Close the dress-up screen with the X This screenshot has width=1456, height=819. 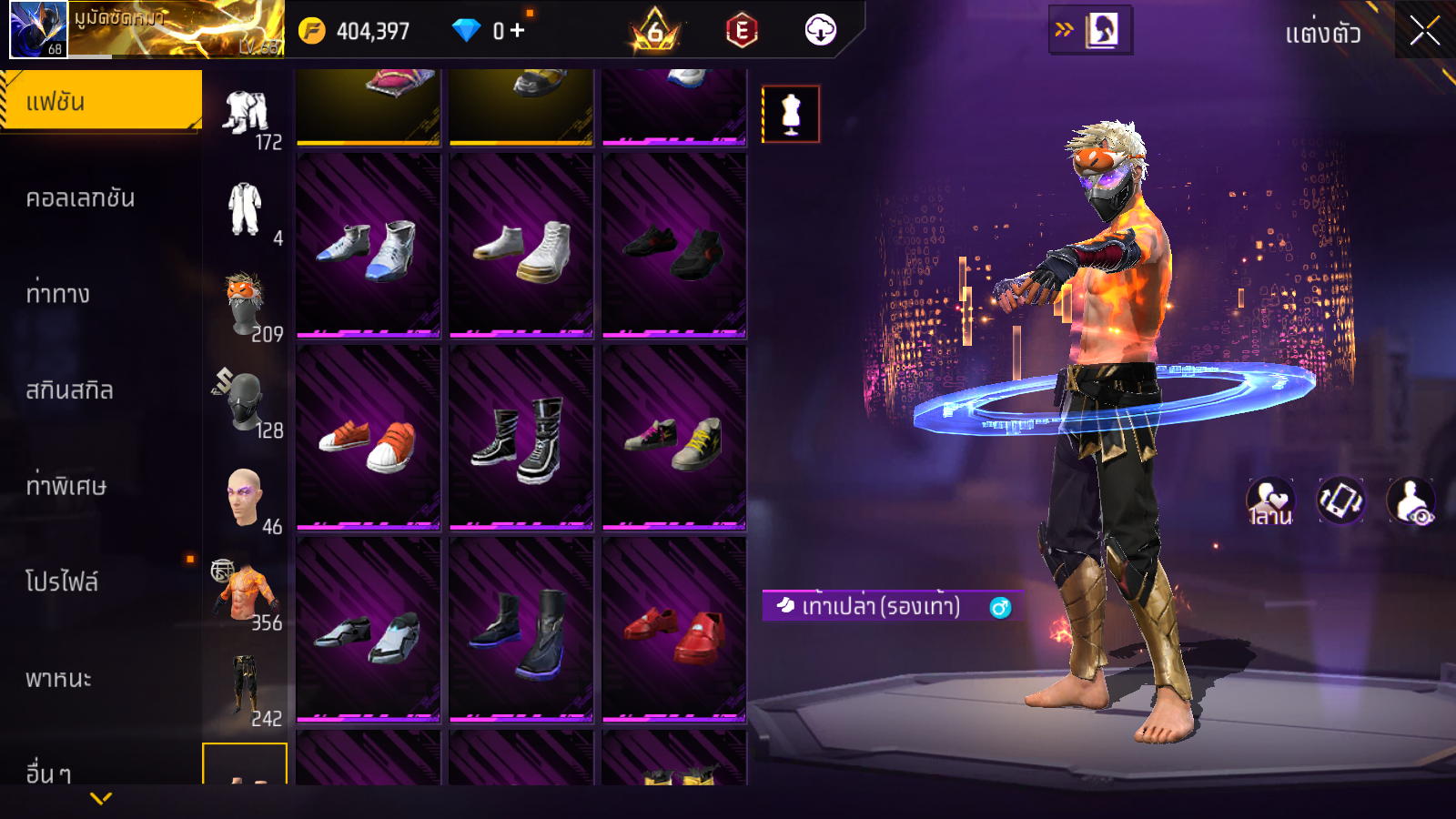click(1424, 32)
